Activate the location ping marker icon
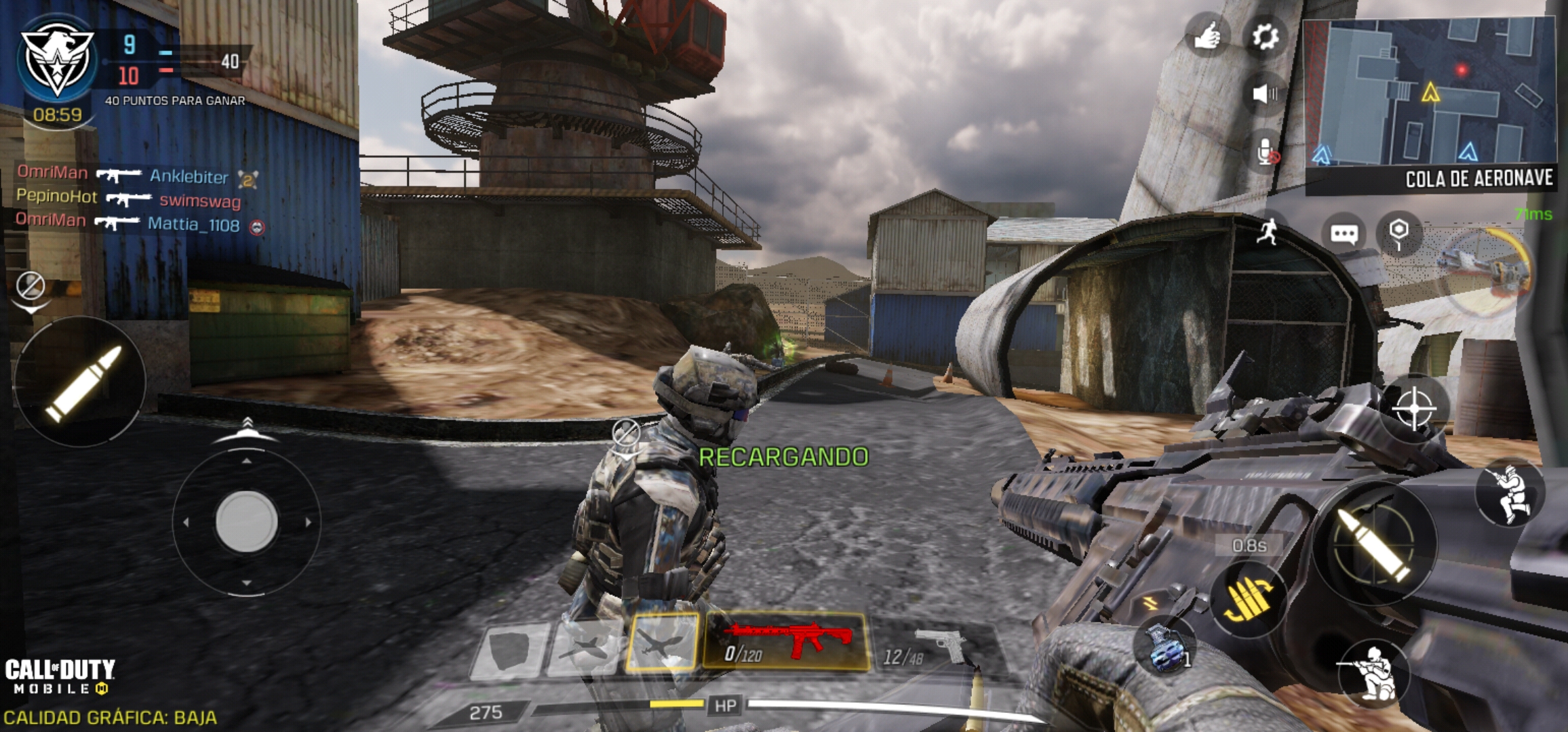The image size is (1568, 732). (x=1398, y=233)
